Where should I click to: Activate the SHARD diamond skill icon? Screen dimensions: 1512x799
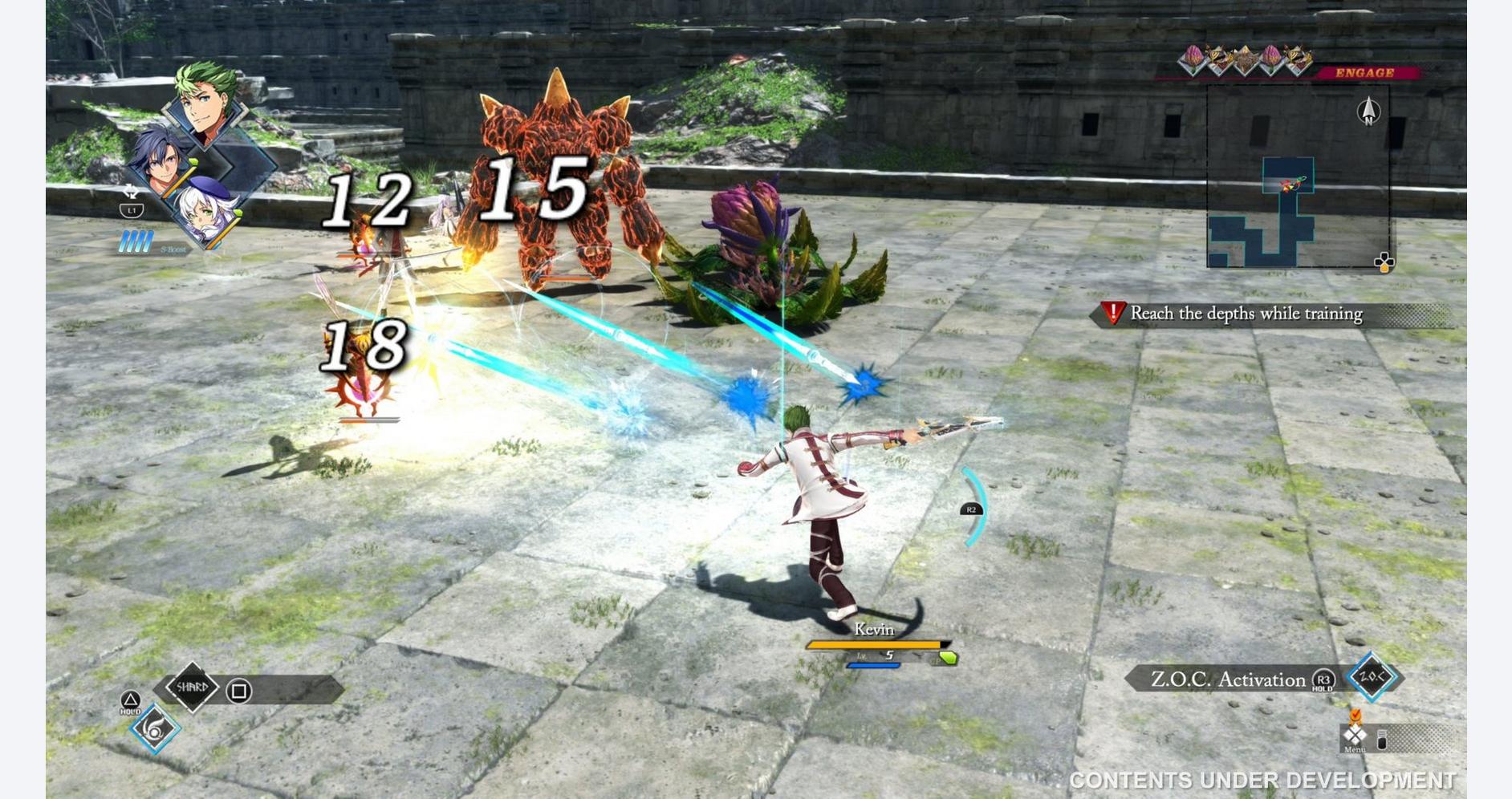[x=192, y=687]
